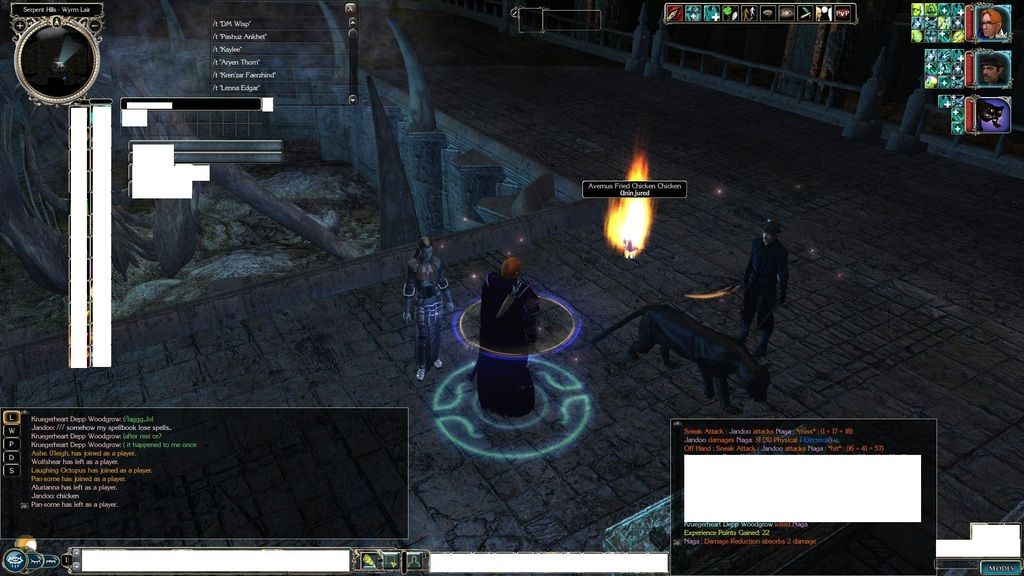Screen dimensions: 1024x576
Task: Switch chat to the W channel tab
Action: (11, 431)
